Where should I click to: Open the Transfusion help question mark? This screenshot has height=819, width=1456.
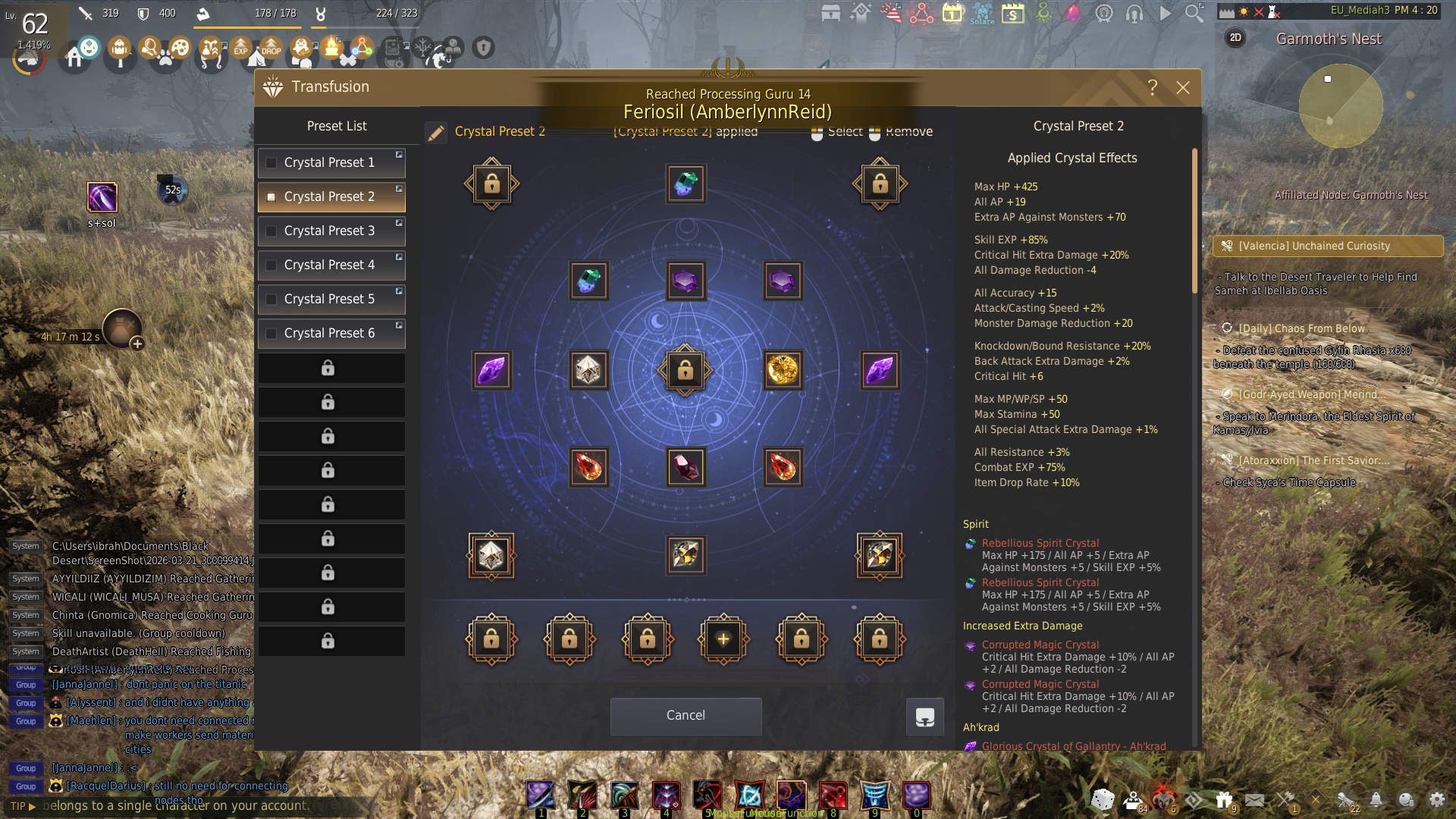[x=1152, y=88]
